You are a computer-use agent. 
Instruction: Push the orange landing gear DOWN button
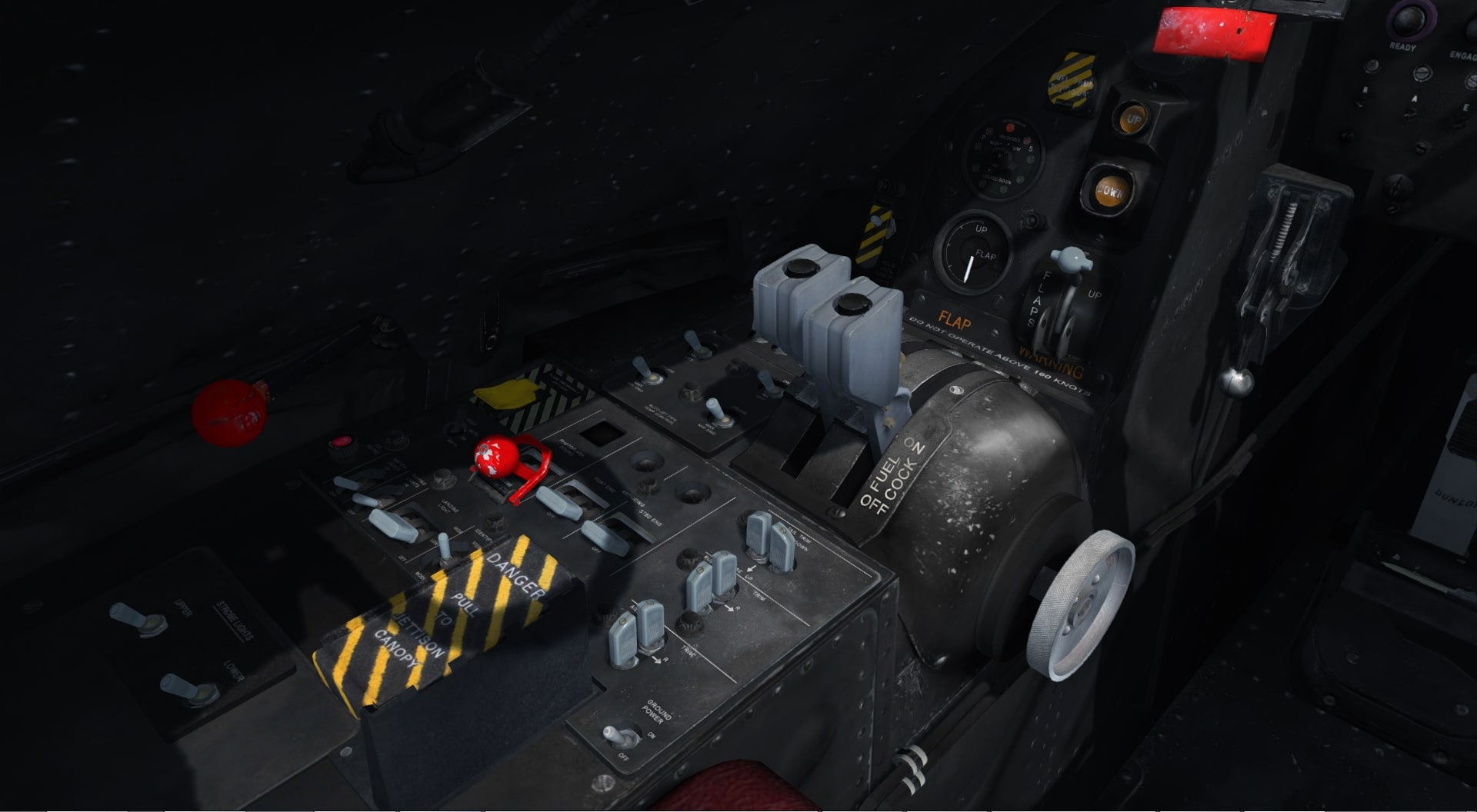1108,191
